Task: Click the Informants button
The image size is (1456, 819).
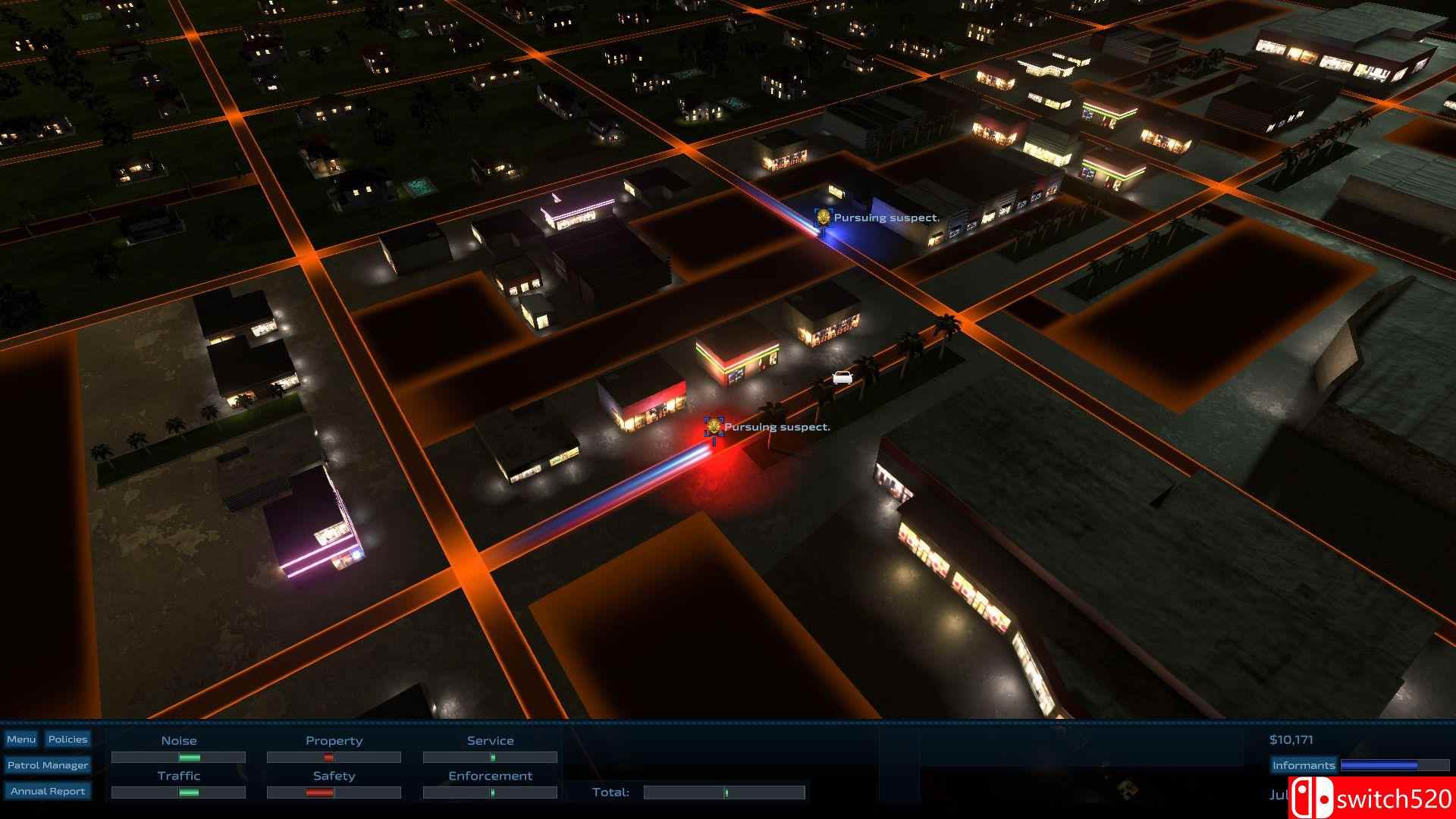Action: (1304, 765)
